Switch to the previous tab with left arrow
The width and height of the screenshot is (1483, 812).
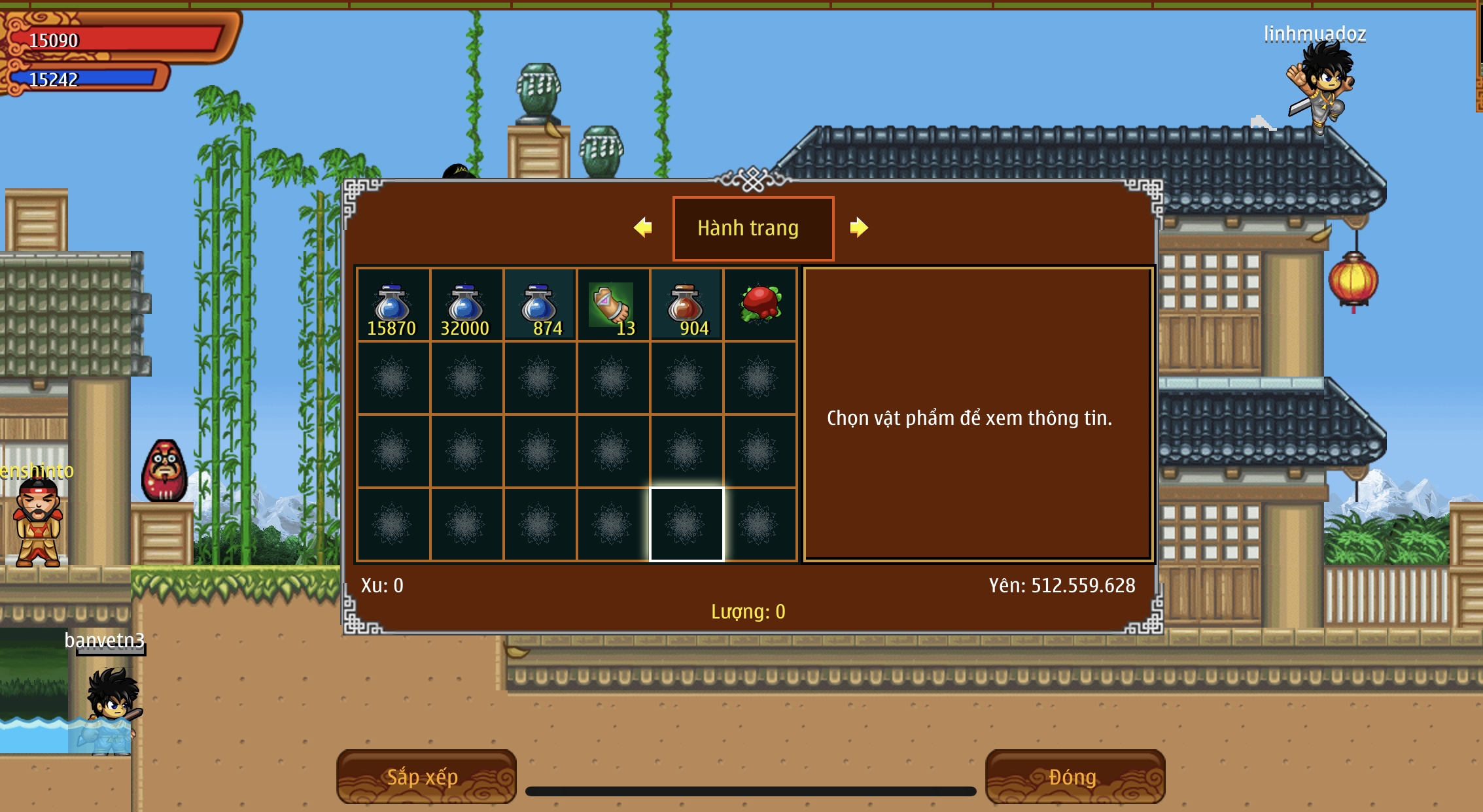pos(643,228)
